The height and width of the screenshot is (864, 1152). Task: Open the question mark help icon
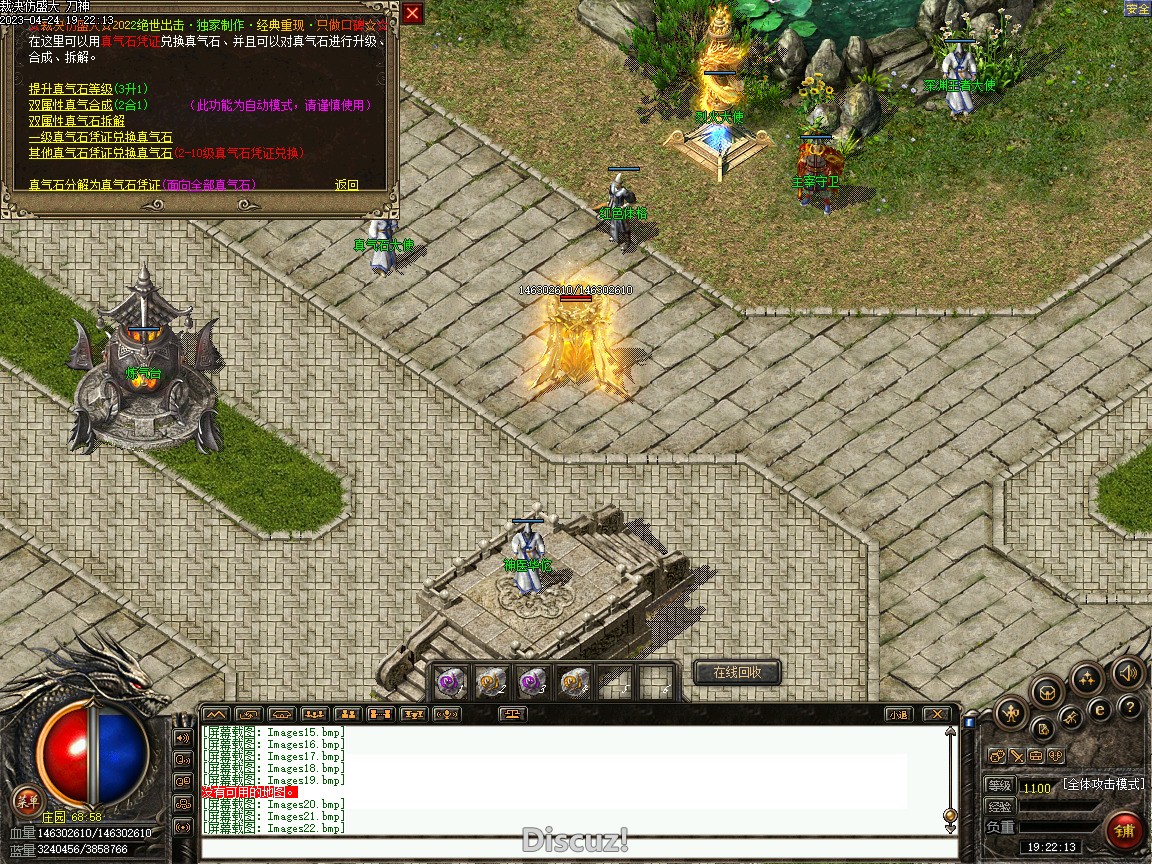(1130, 708)
